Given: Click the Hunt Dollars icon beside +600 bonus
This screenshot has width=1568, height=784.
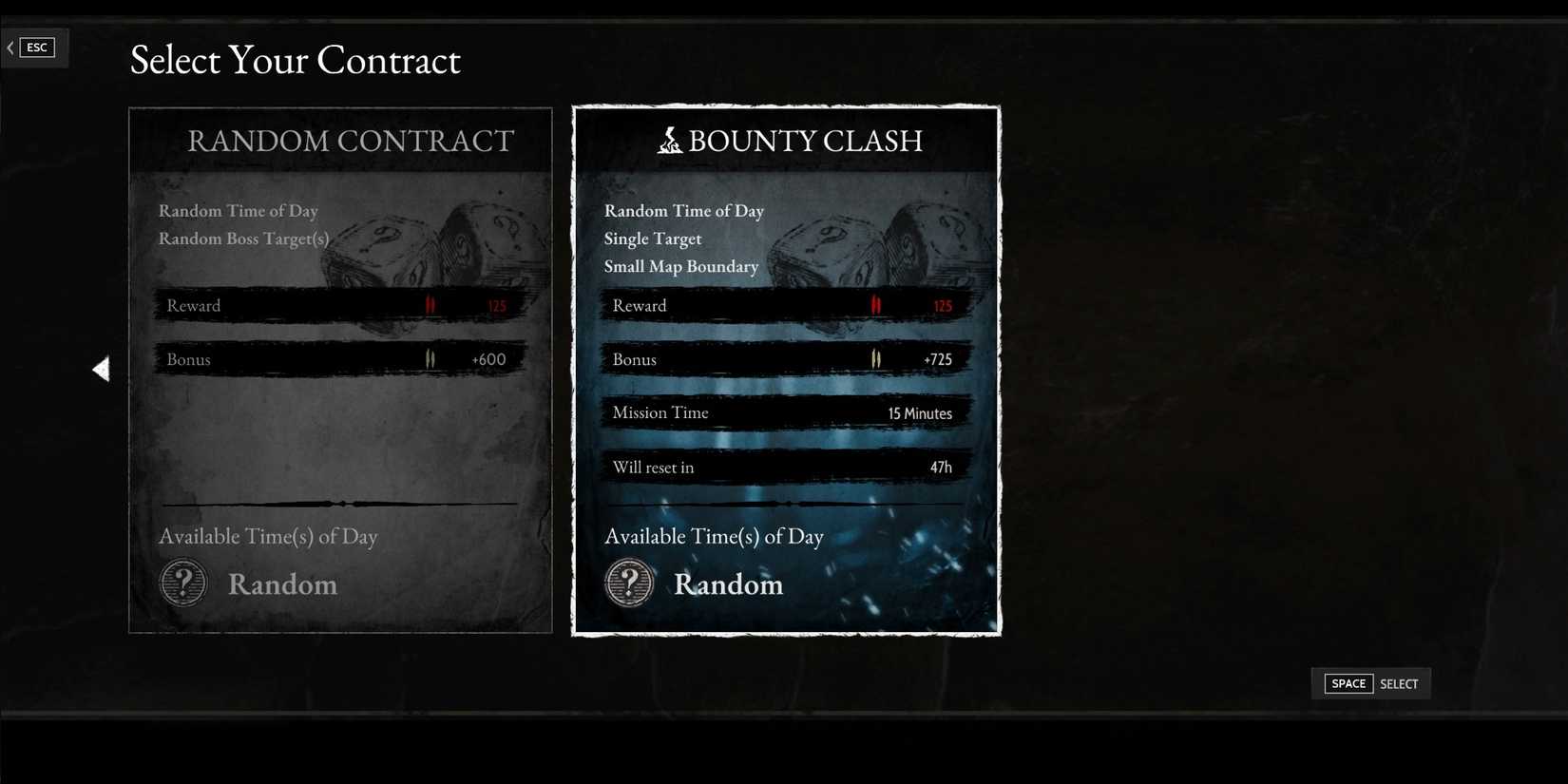Looking at the screenshot, I should (430, 358).
